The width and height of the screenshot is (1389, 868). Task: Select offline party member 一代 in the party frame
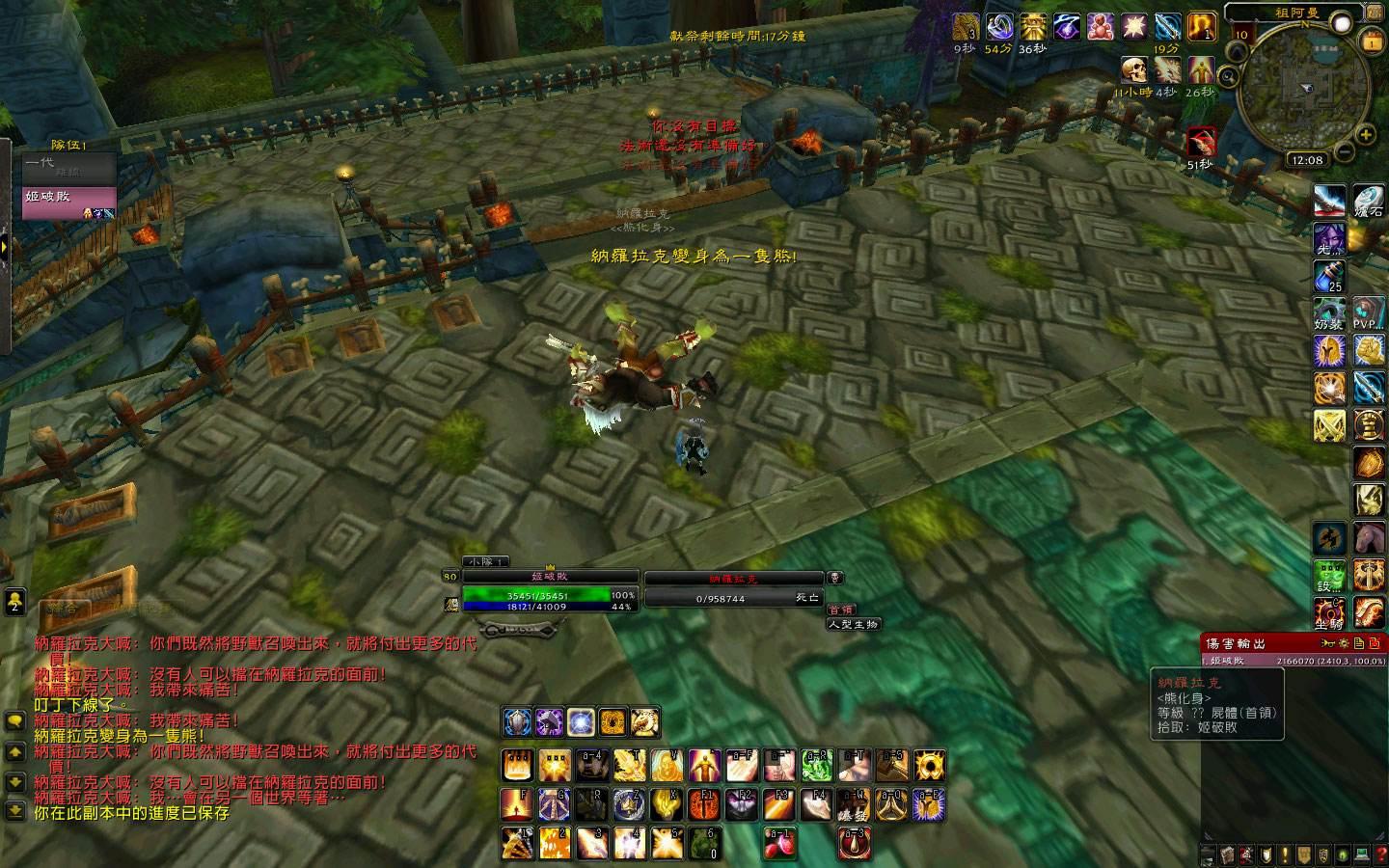[x=68, y=168]
